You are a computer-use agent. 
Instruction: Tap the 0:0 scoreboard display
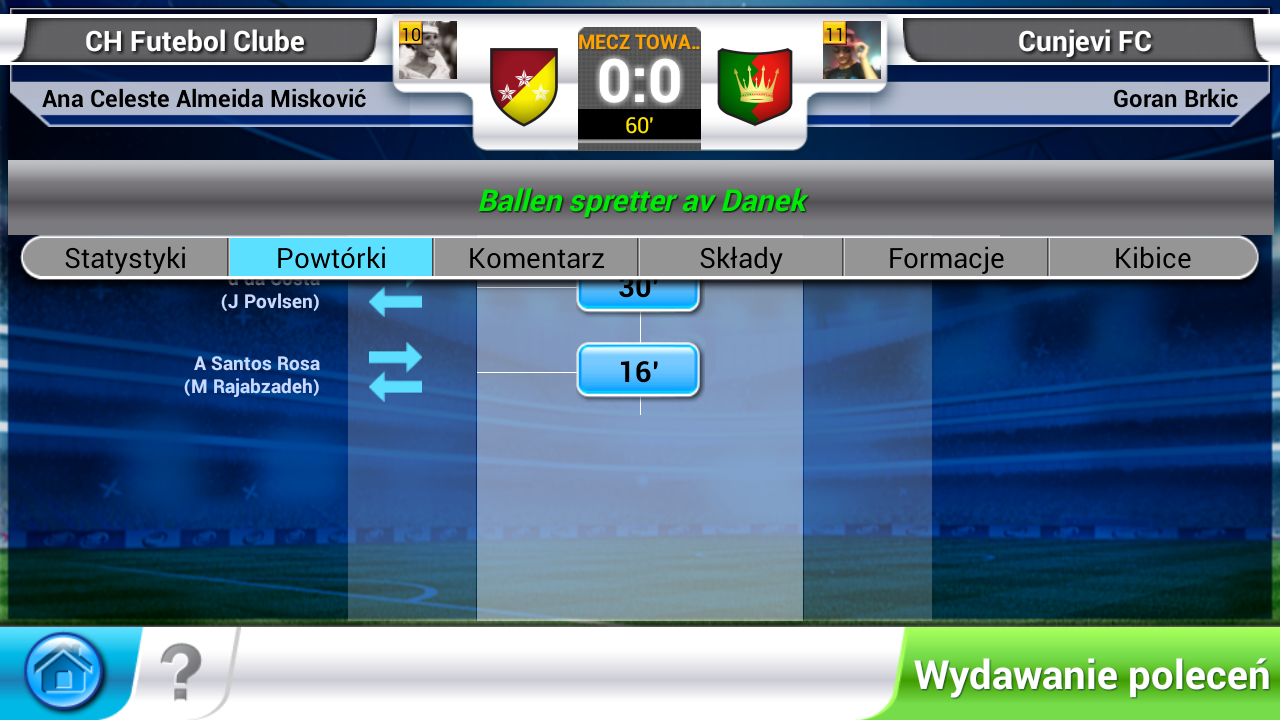coord(639,82)
